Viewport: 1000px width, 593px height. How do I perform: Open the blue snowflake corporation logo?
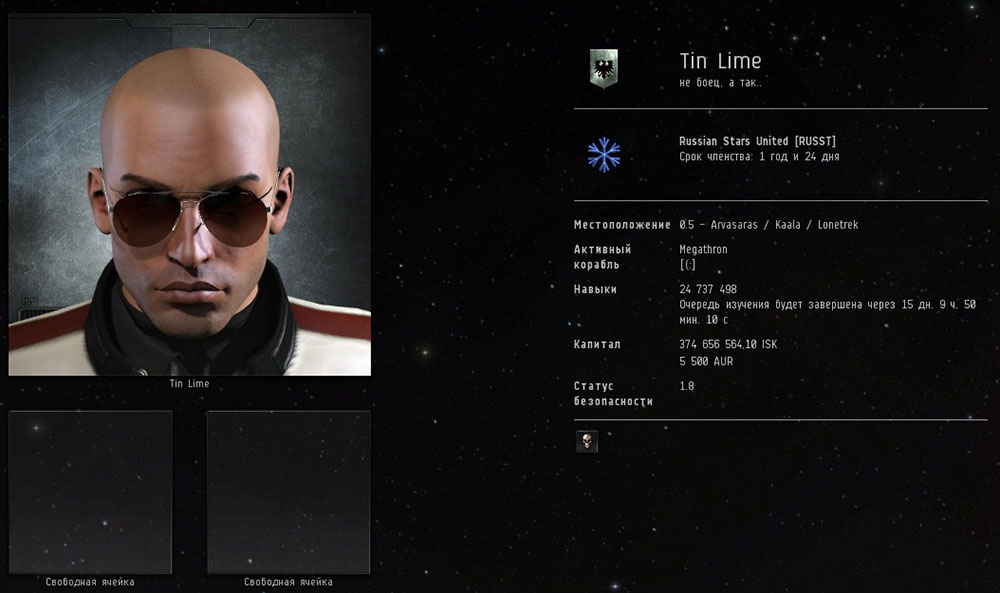tap(603, 154)
